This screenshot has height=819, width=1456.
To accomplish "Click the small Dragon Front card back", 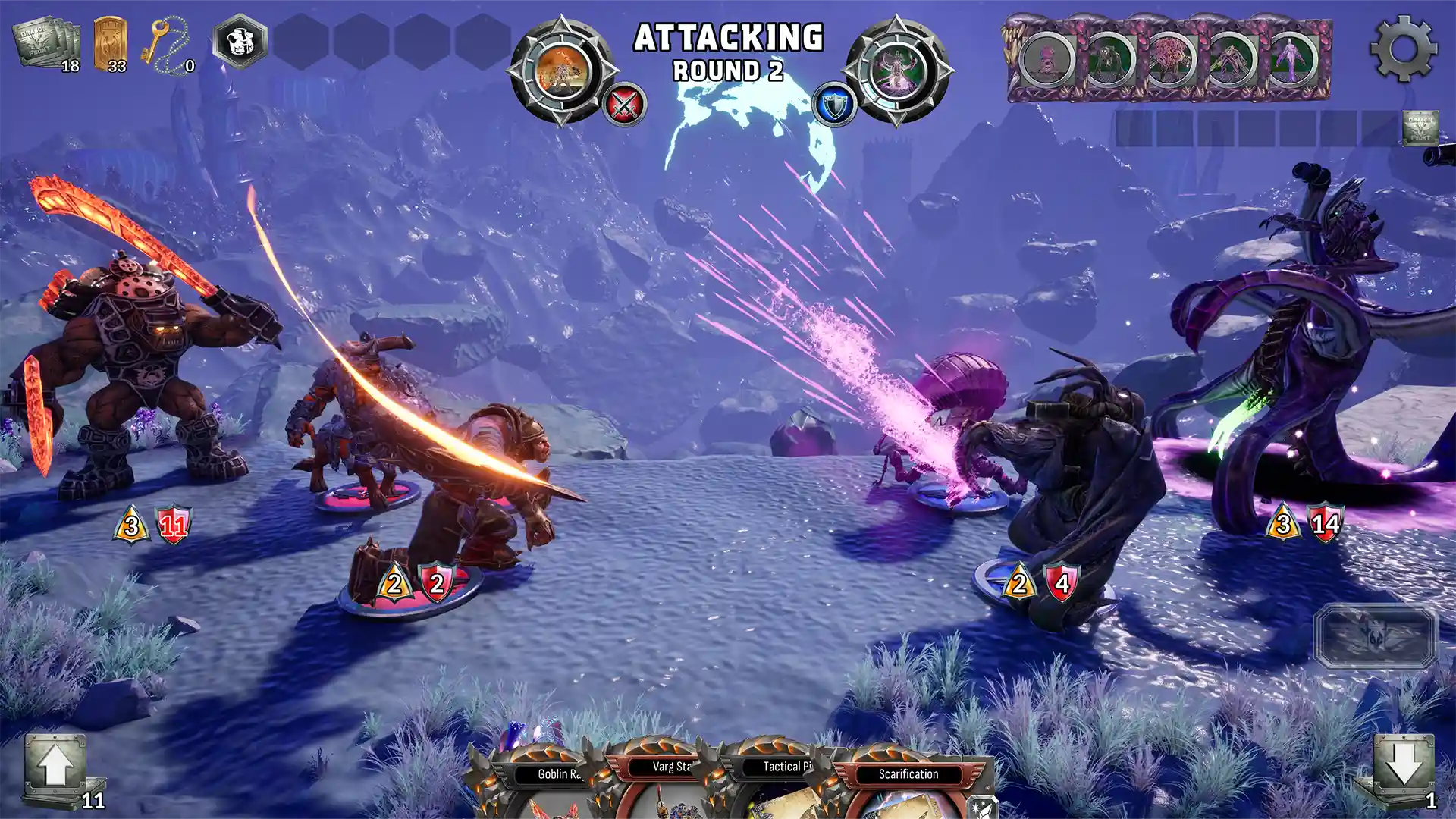I will coord(1420,127).
